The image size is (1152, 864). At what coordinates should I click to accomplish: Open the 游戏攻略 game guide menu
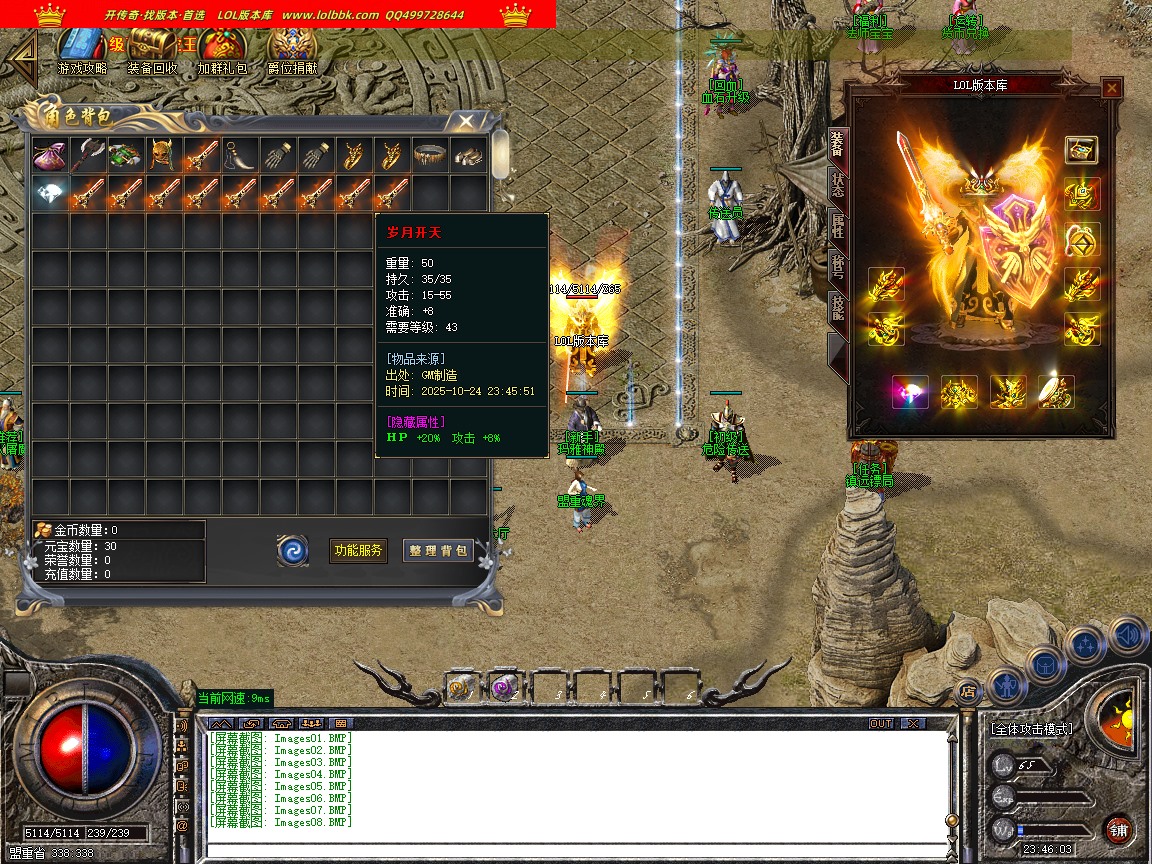coord(82,52)
